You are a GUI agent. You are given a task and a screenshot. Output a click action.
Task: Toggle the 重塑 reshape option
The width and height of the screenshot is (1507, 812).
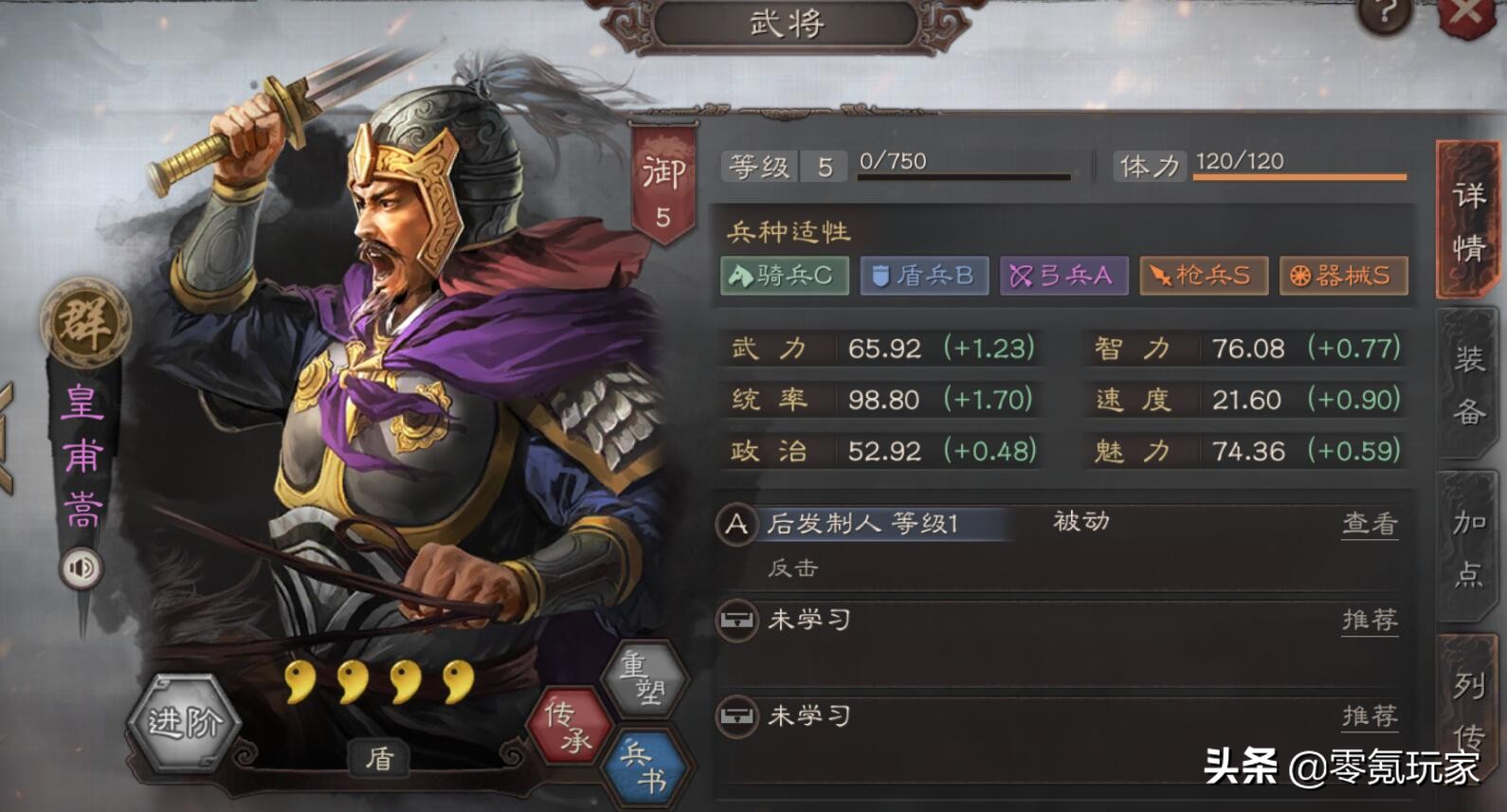click(x=645, y=678)
